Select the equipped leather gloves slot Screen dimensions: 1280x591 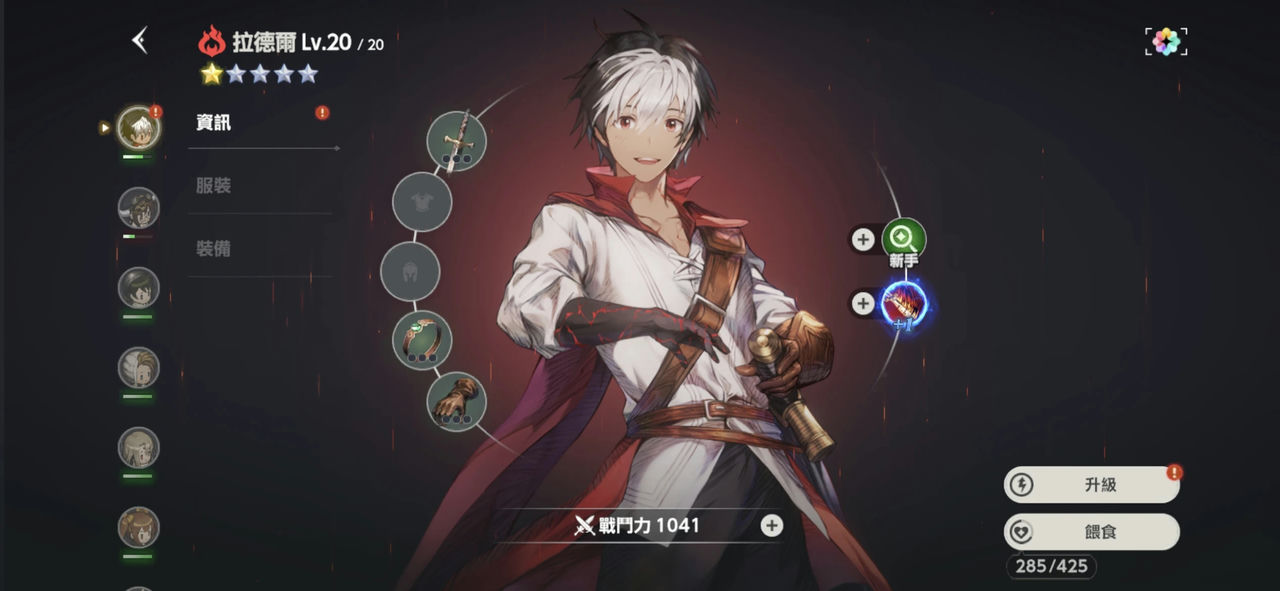coord(456,400)
